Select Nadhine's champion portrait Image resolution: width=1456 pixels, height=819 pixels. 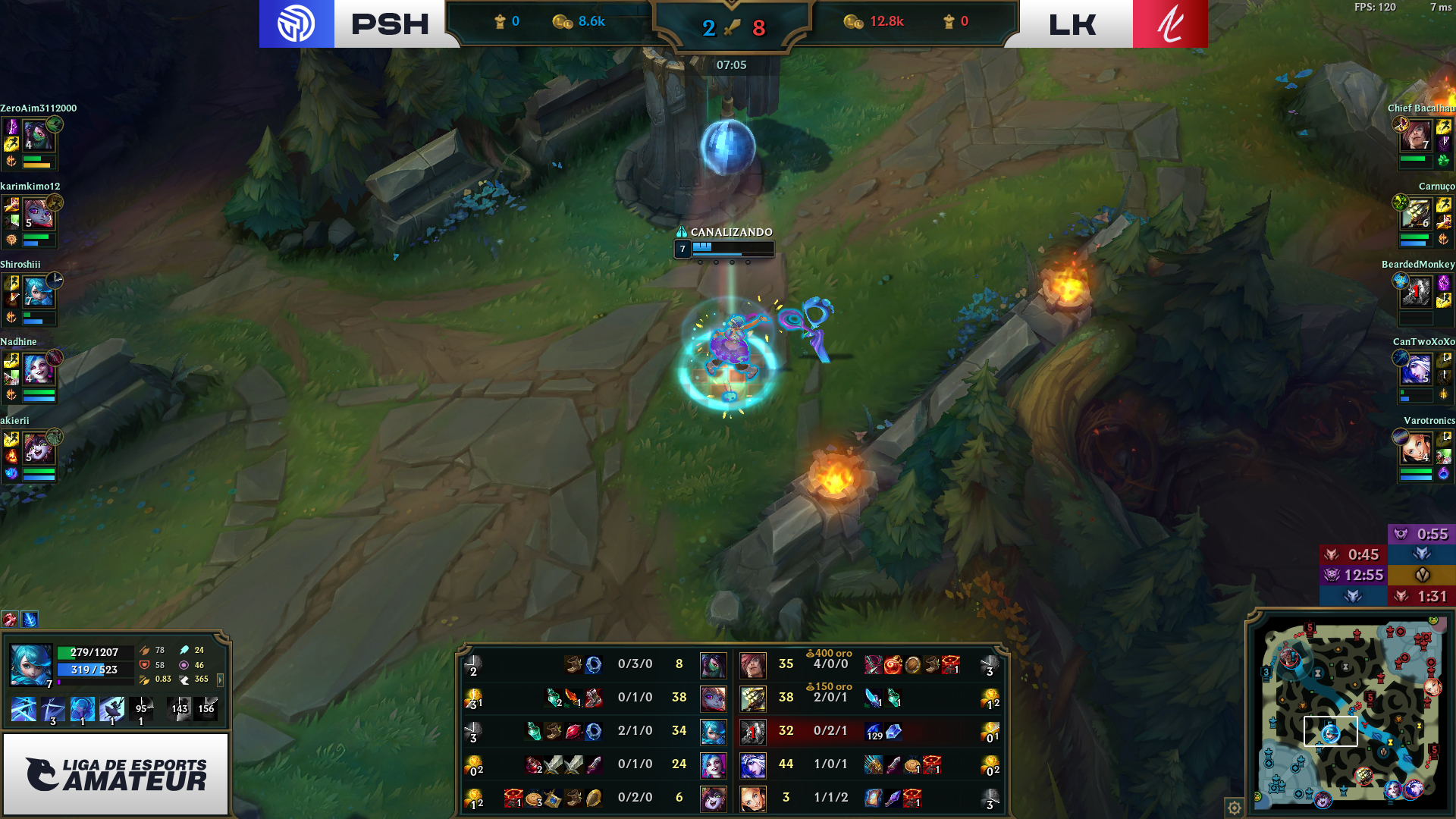coord(37,369)
